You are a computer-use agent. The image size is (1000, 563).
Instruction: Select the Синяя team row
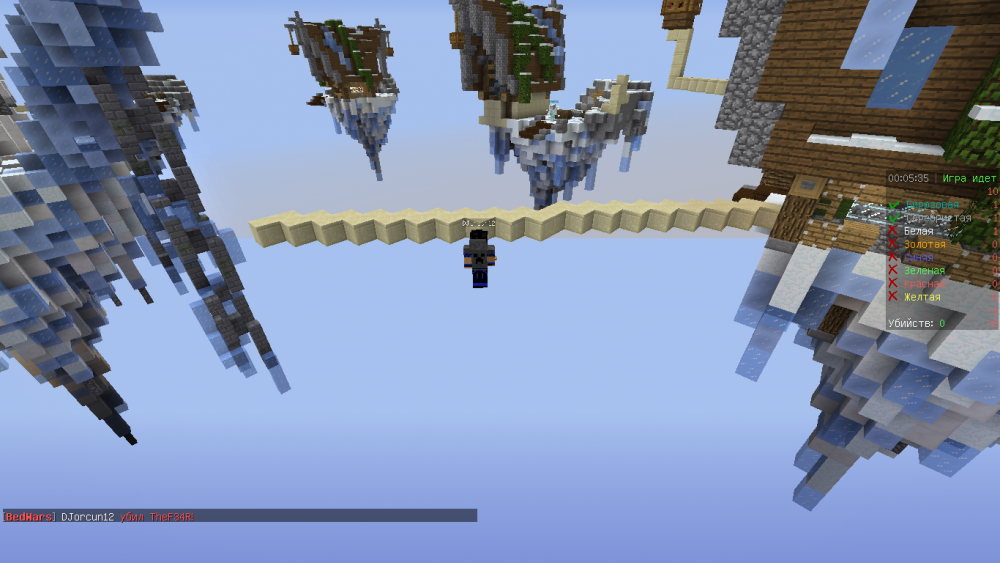(x=918, y=257)
